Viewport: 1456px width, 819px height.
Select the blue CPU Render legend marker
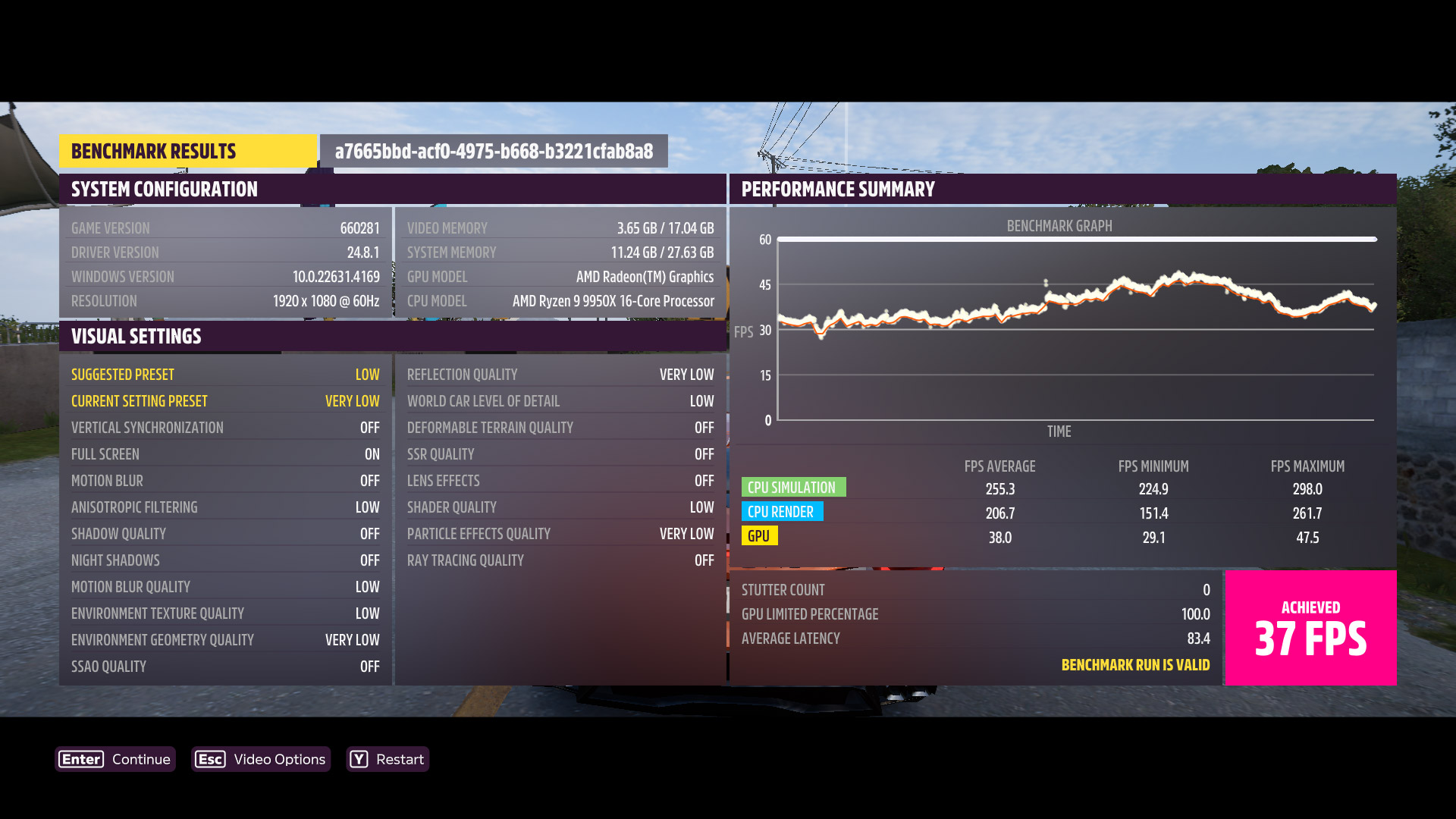click(x=782, y=512)
